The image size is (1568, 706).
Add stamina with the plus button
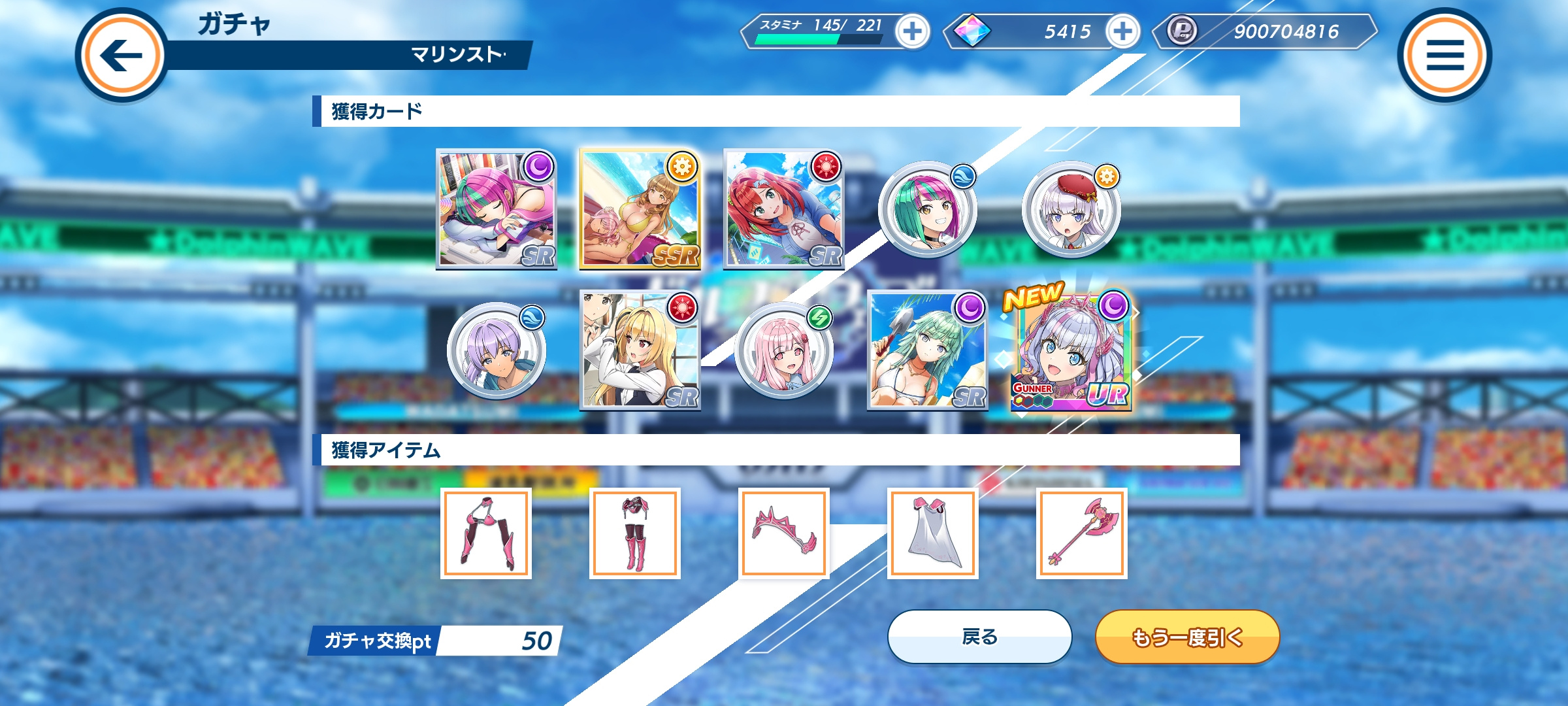point(912,31)
